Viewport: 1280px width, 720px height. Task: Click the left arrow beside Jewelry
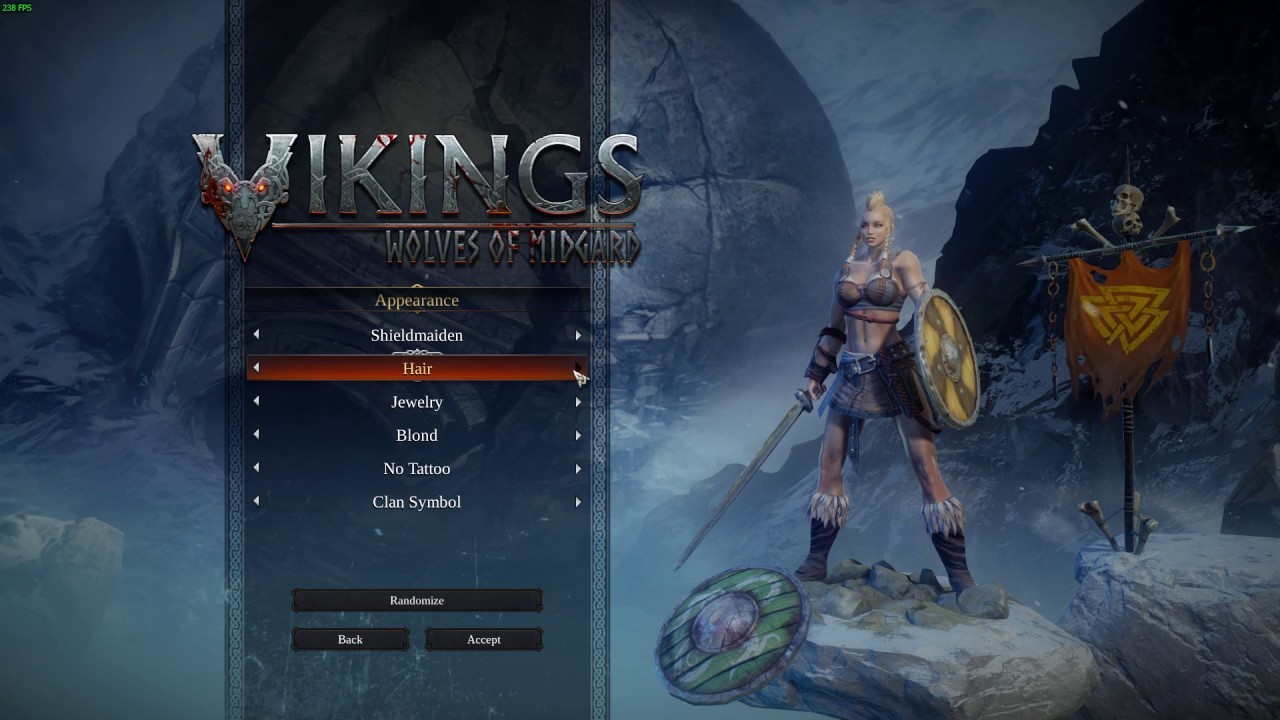pos(256,402)
